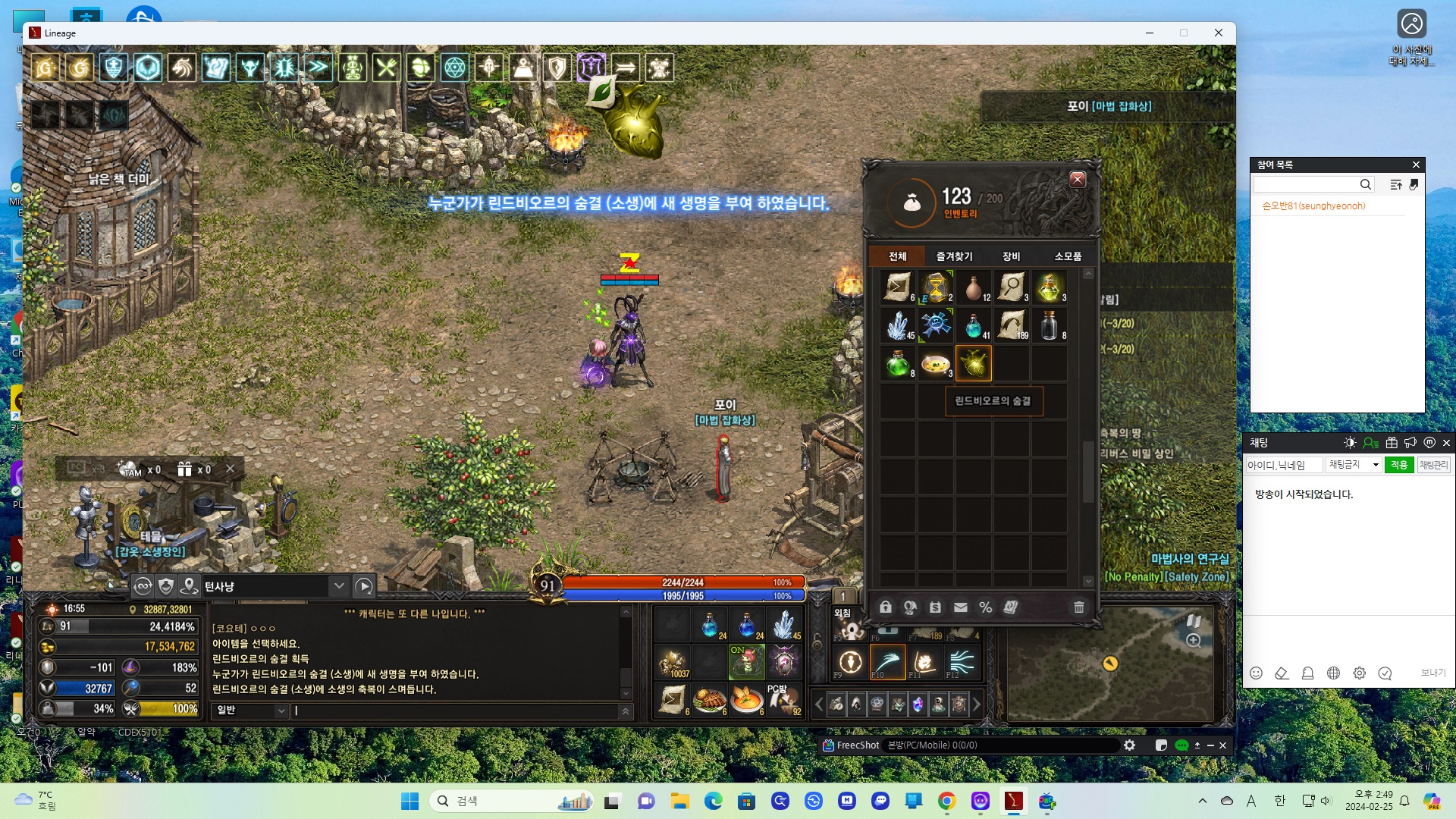
Task: Zoom in on the minimap with magnifier
Action: tap(1193, 641)
